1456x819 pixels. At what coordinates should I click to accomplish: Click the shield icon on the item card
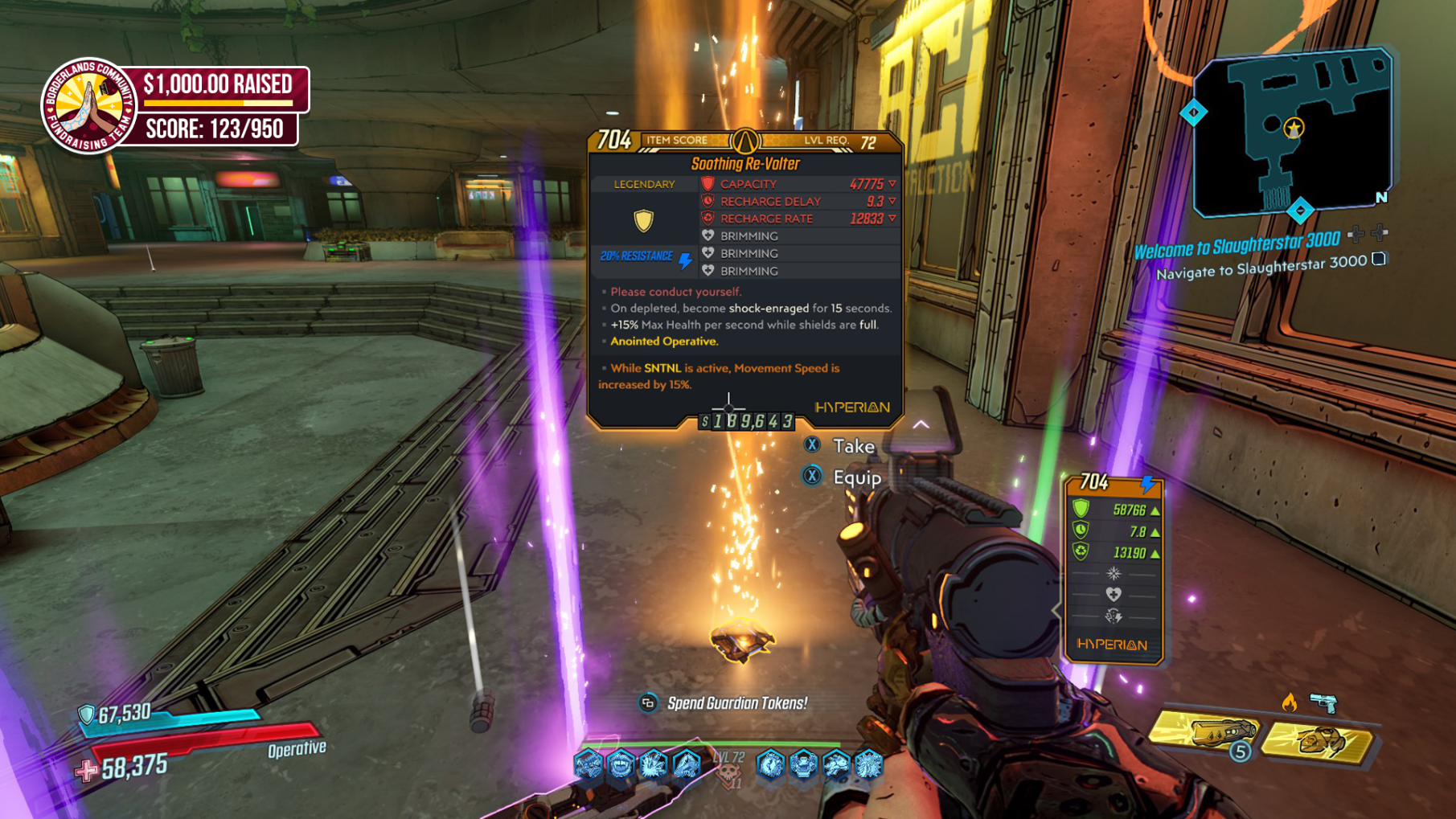pyautogui.click(x=643, y=220)
